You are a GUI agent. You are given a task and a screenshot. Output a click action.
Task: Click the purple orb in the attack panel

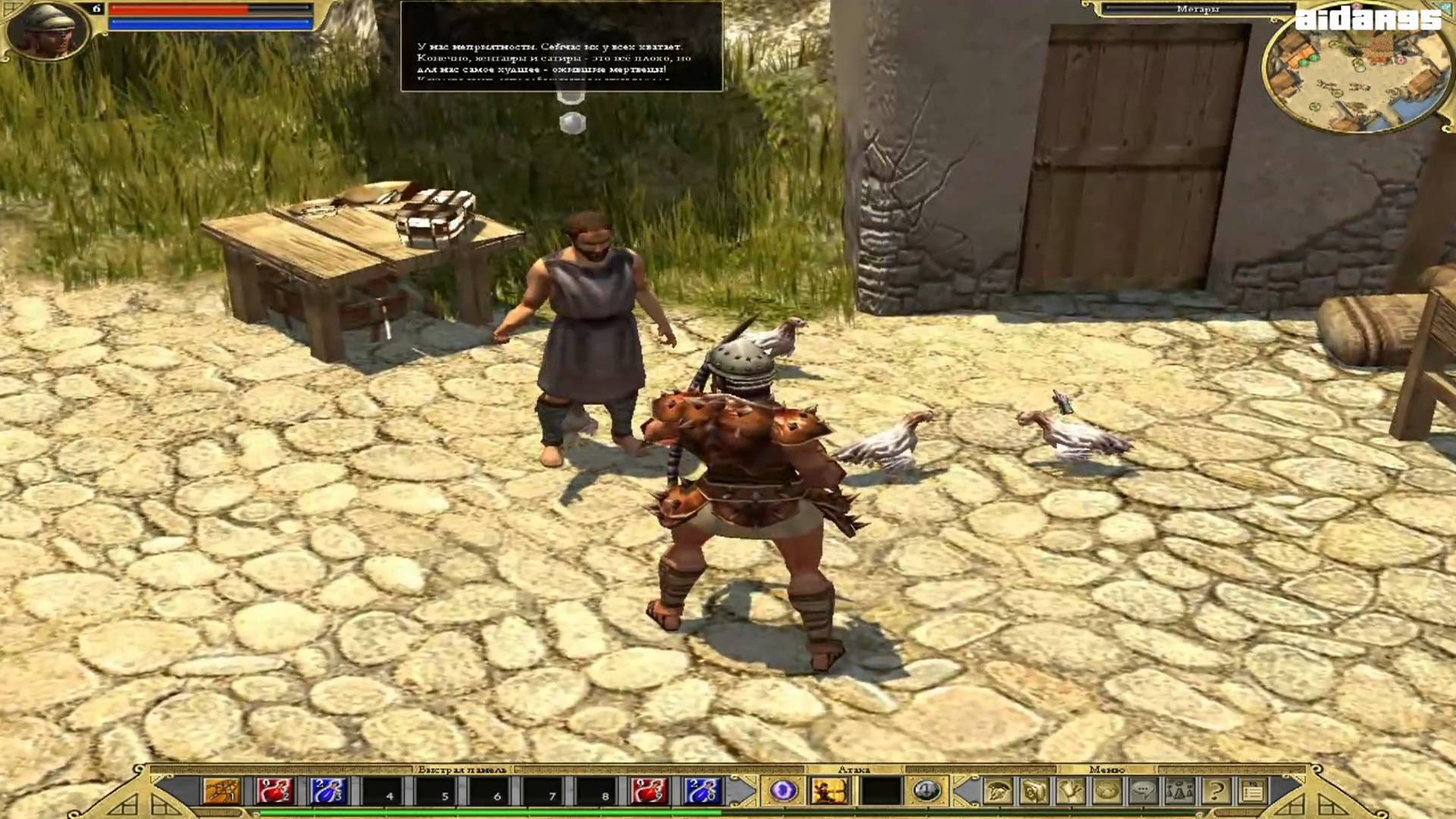pos(783,792)
